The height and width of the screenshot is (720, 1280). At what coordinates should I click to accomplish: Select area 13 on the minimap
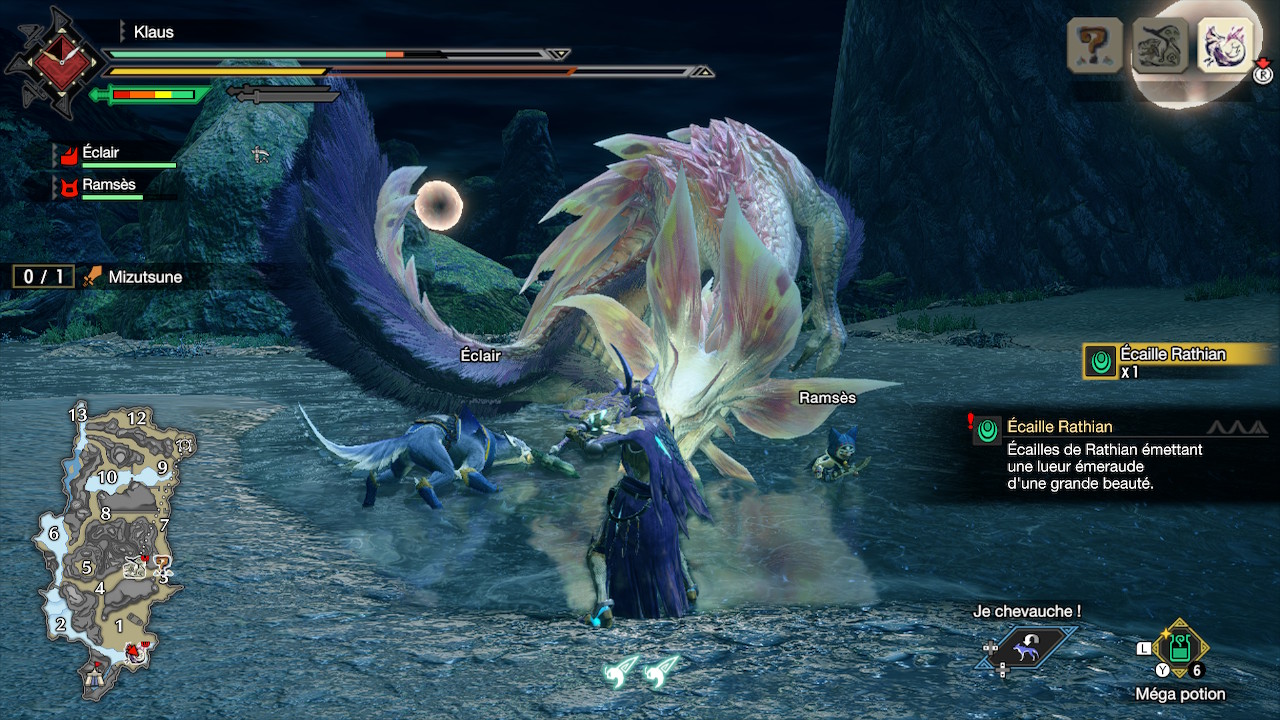78,415
